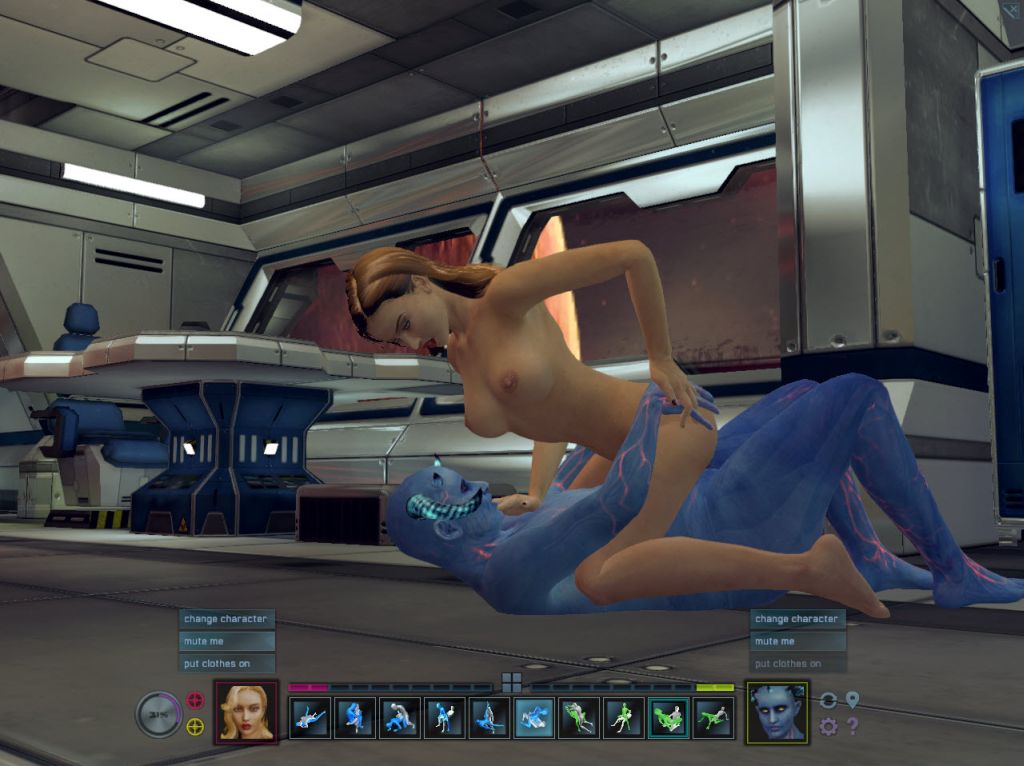The height and width of the screenshot is (766, 1024).
Task: Click the circular arrows refresh icon
Action: (x=828, y=700)
